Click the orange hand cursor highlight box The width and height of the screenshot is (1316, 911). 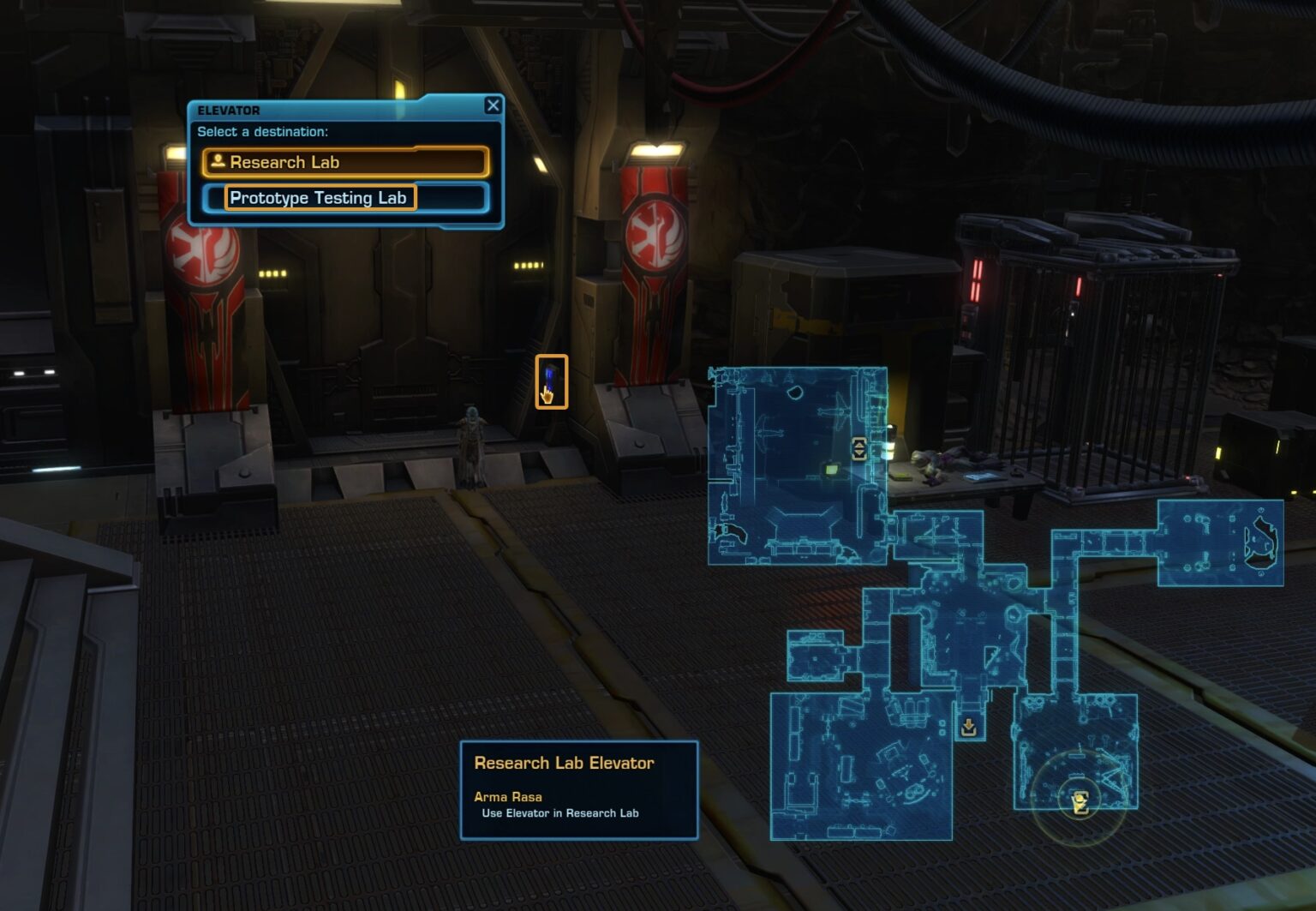point(553,380)
